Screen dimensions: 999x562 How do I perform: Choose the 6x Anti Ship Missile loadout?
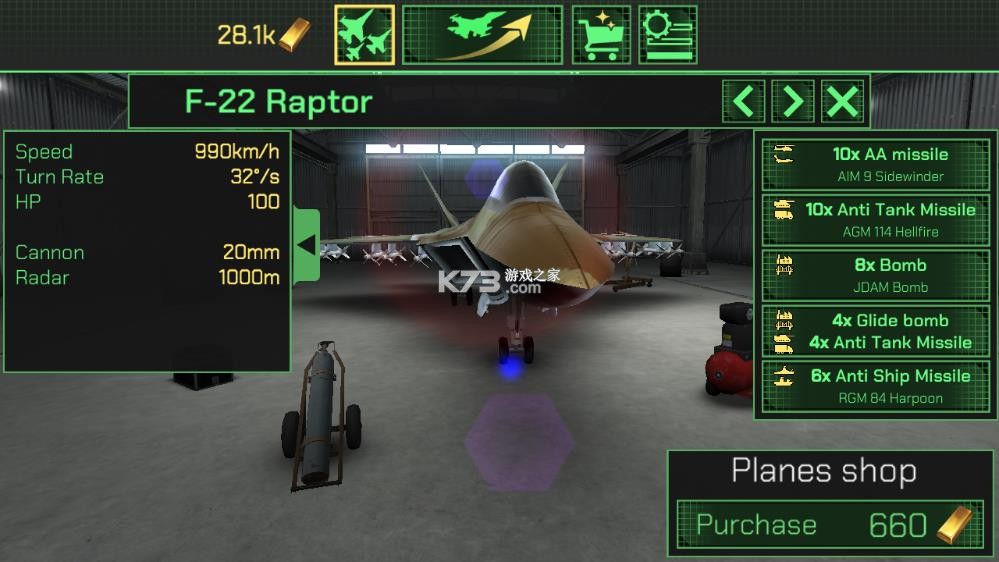tap(876, 386)
